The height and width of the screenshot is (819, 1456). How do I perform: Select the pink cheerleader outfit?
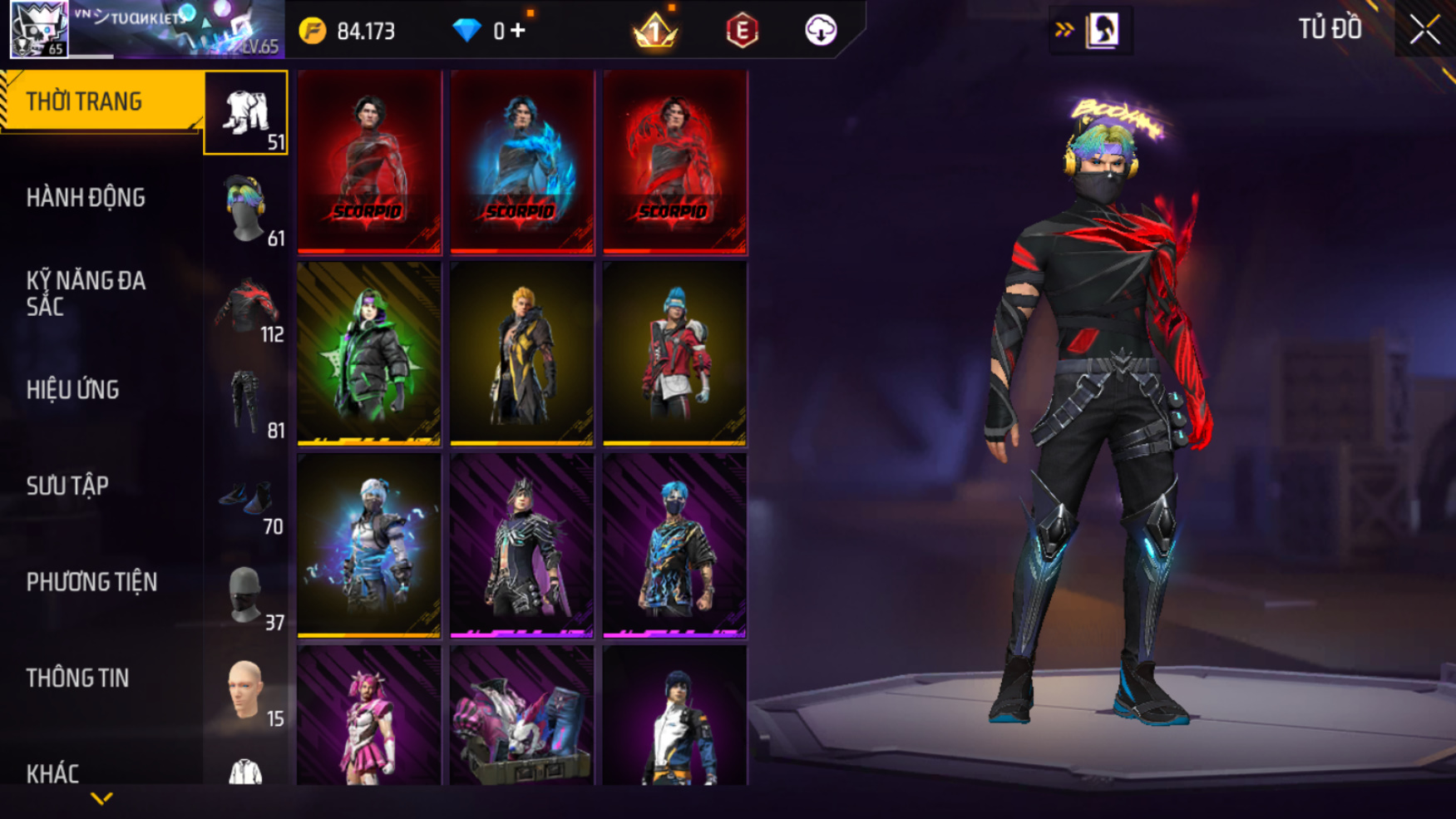click(369, 716)
